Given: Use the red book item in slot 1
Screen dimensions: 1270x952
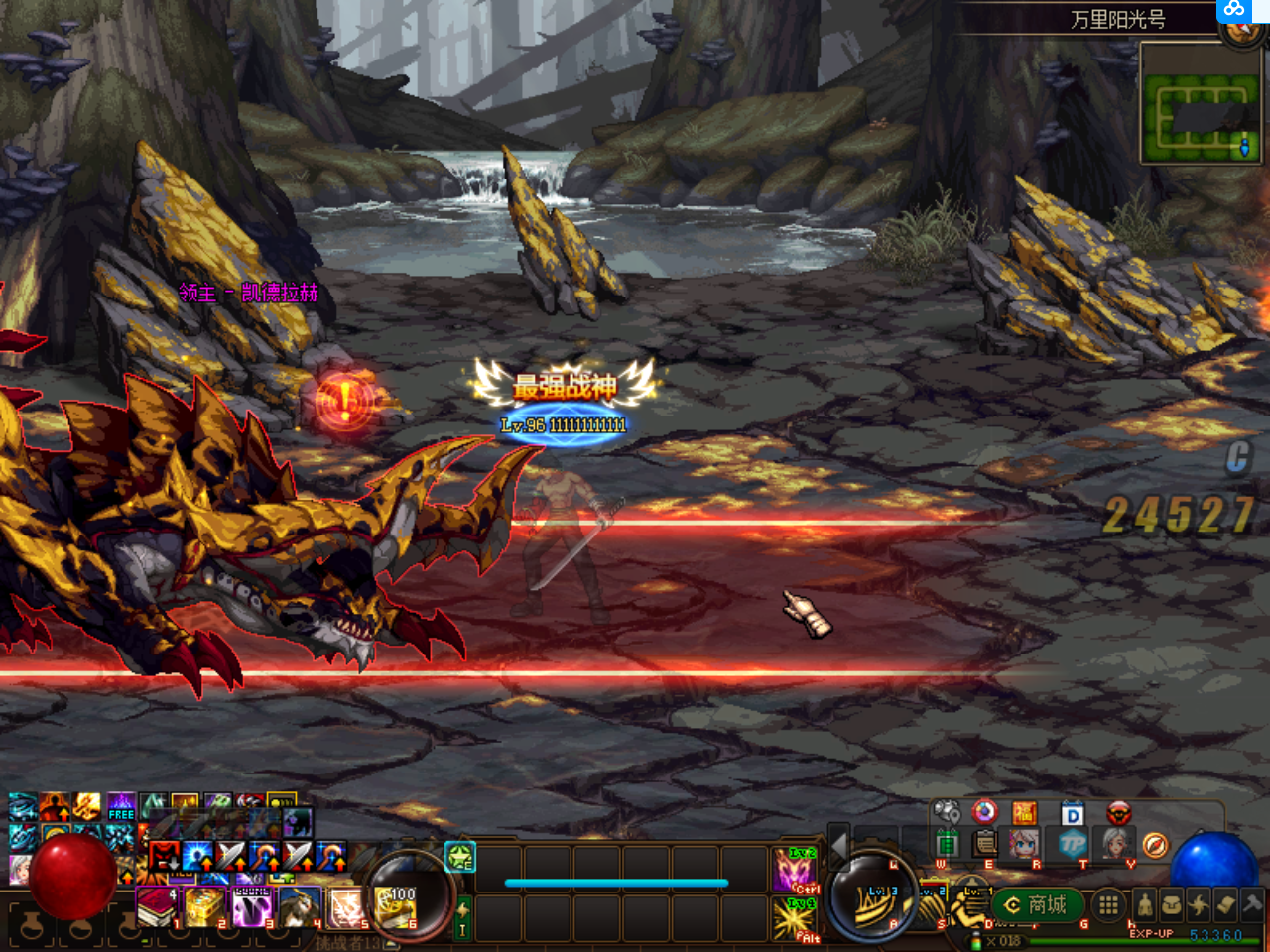Looking at the screenshot, I should (x=156, y=906).
